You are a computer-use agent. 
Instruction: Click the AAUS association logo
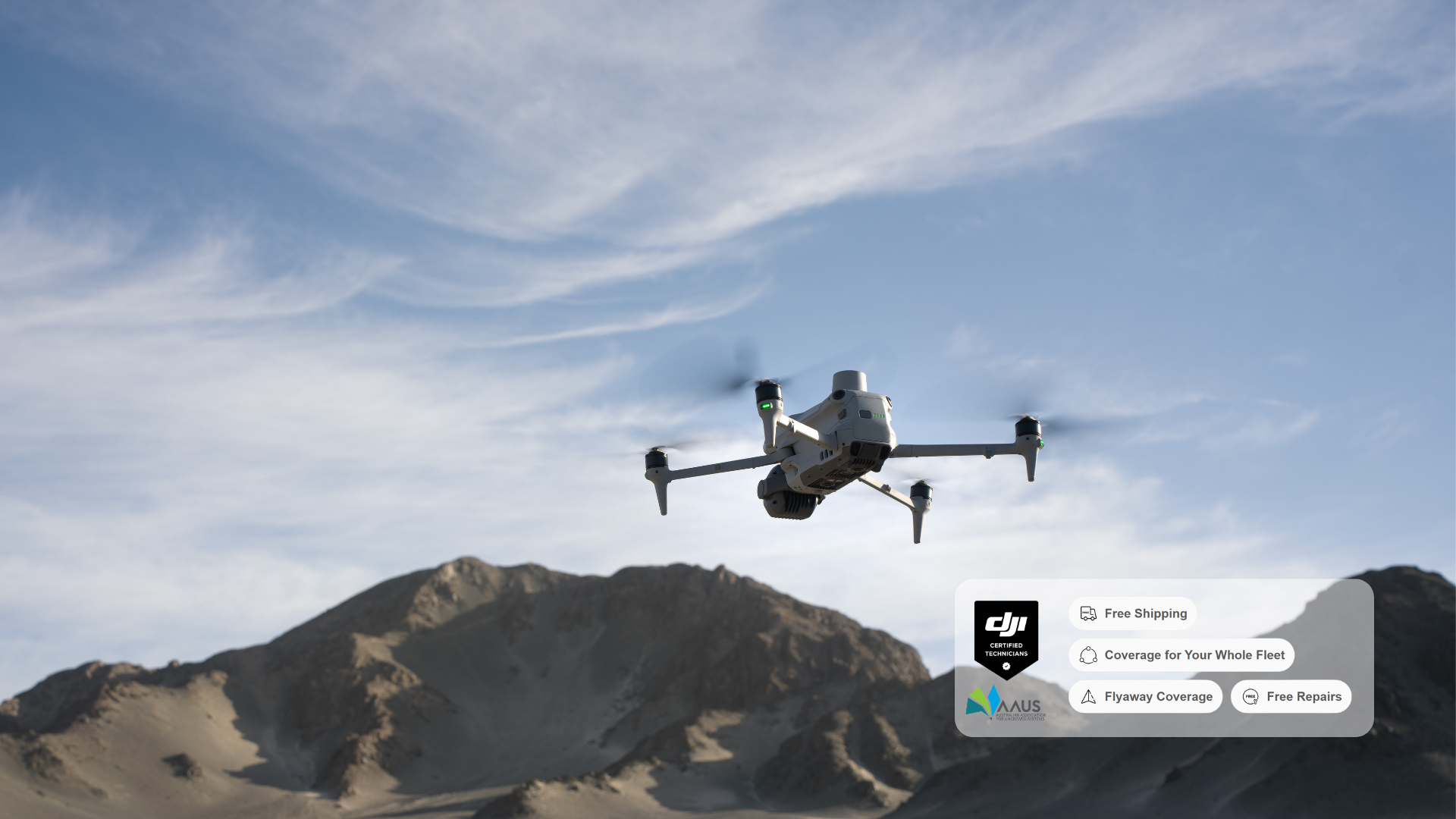(1005, 704)
